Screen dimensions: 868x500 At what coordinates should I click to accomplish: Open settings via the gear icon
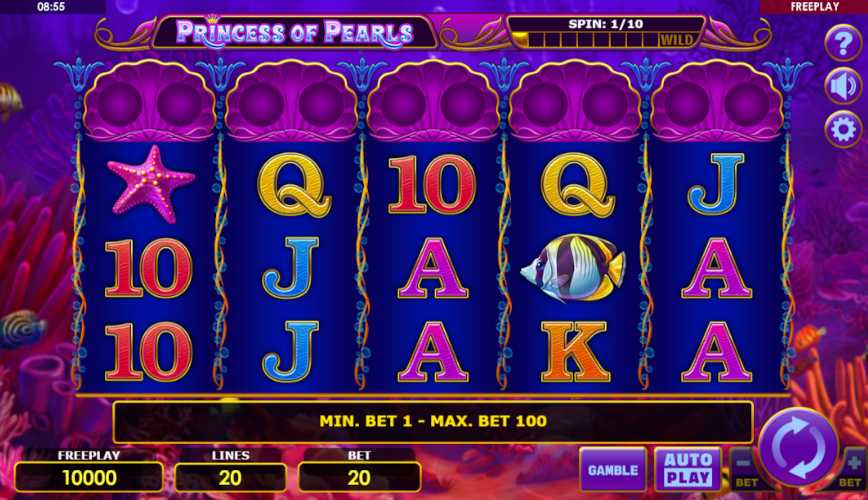pyautogui.click(x=842, y=129)
